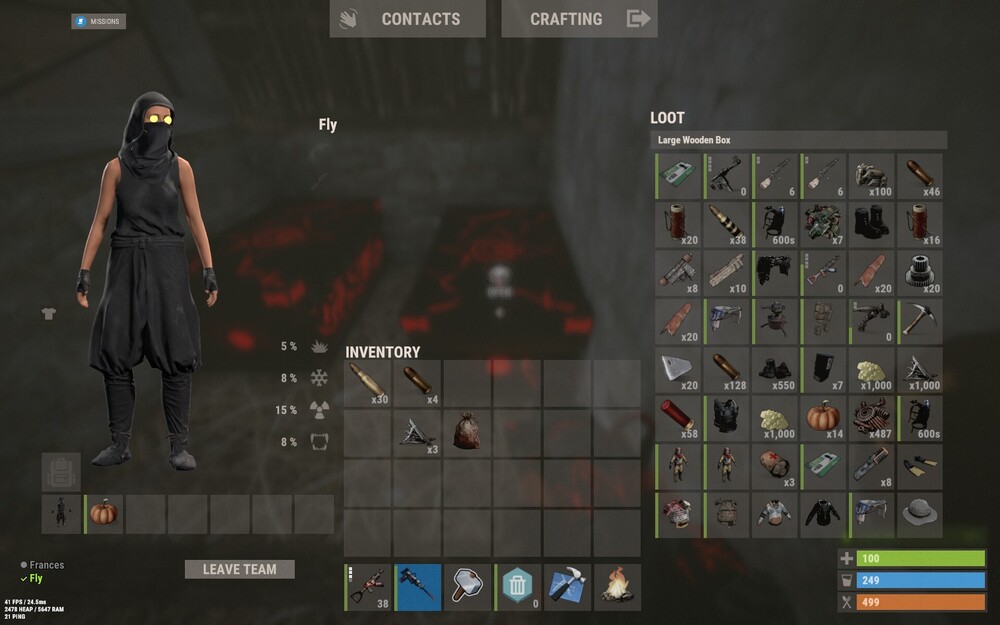Click the equipped pumpkin in the clothing bar
The height and width of the screenshot is (625, 1000).
click(104, 513)
